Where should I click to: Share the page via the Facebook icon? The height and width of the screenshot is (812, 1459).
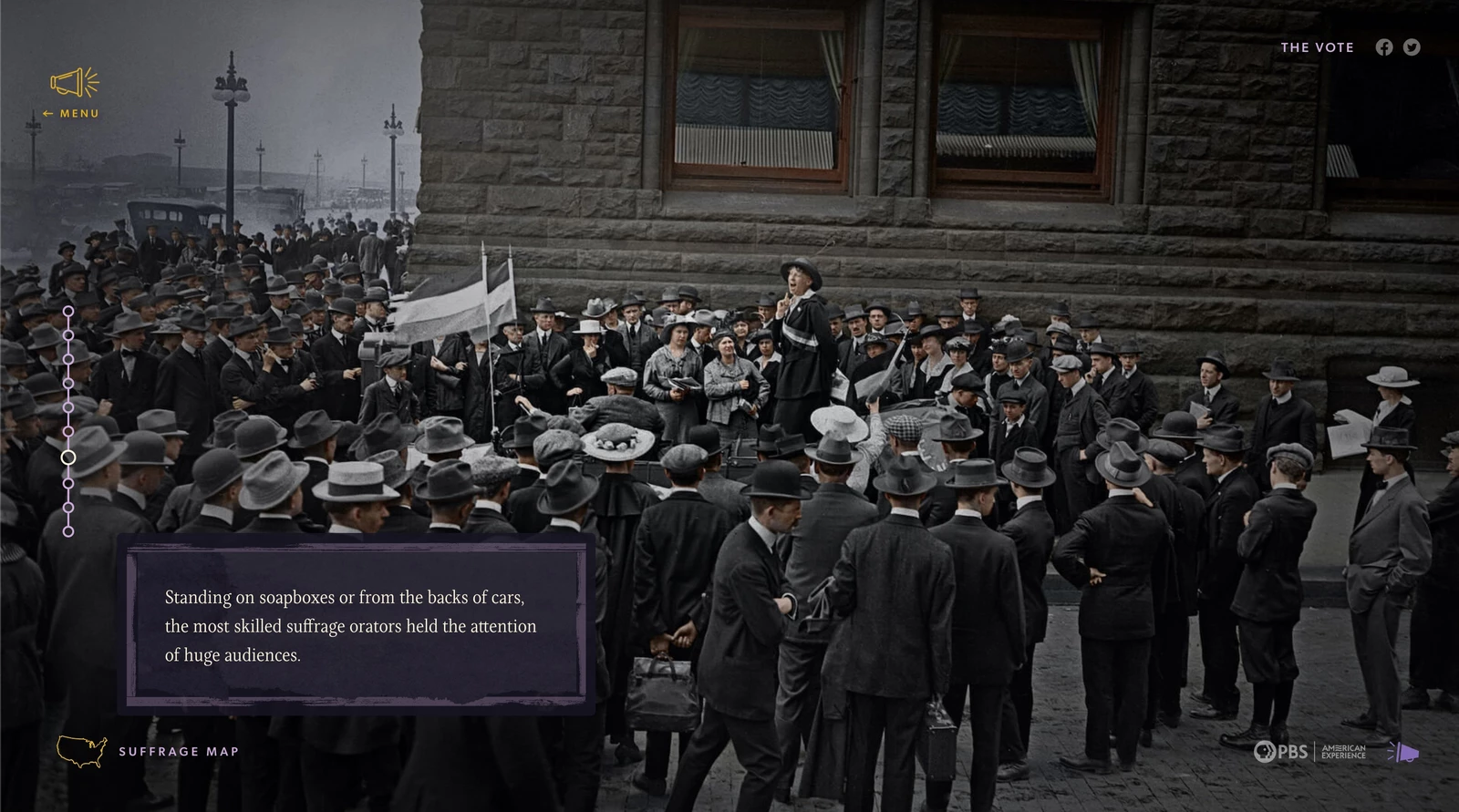(x=1383, y=47)
